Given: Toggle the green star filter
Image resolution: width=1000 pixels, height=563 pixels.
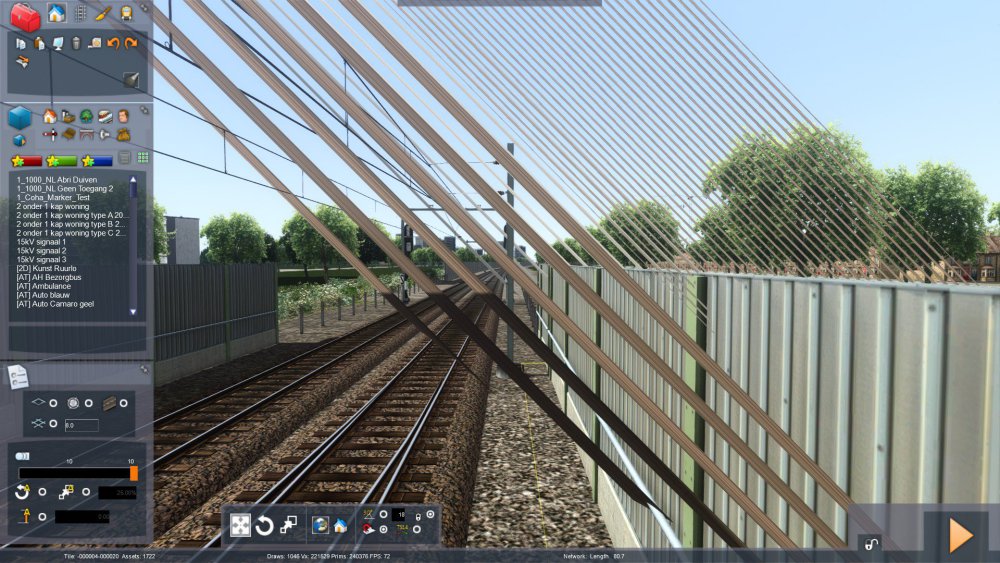Looking at the screenshot, I should click(x=62, y=160).
